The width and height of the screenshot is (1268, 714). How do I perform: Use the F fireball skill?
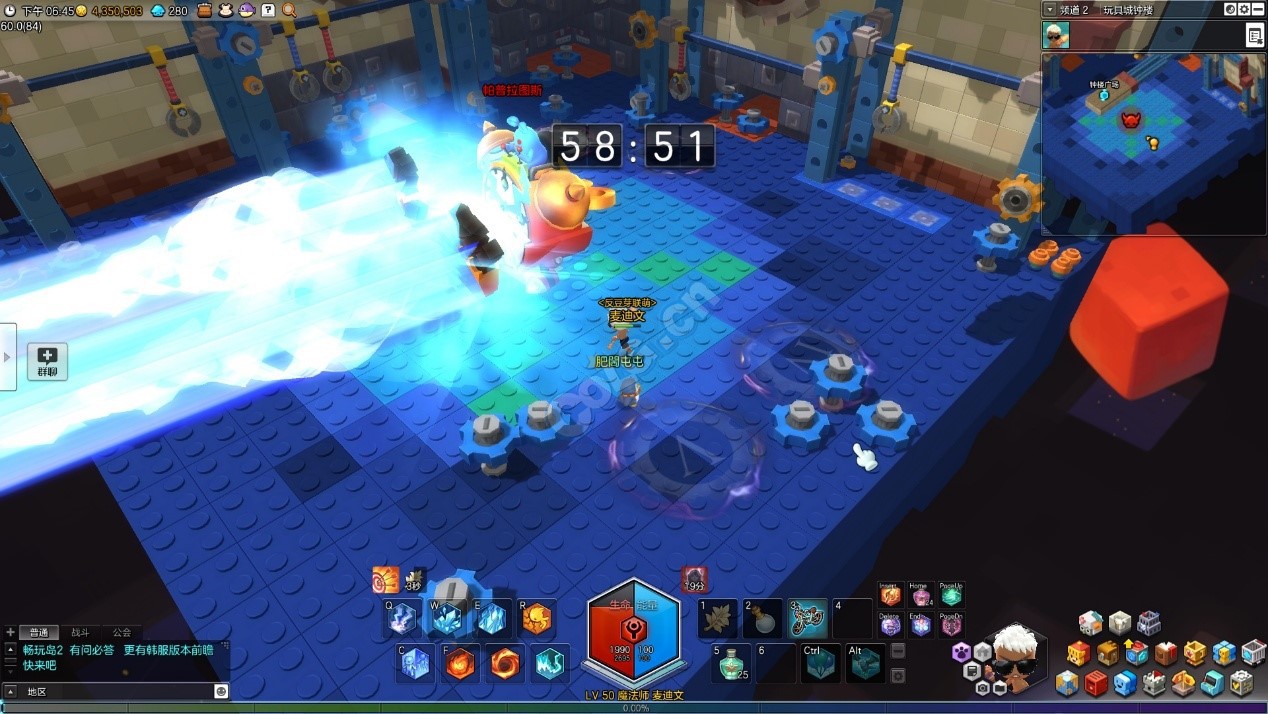coord(460,664)
